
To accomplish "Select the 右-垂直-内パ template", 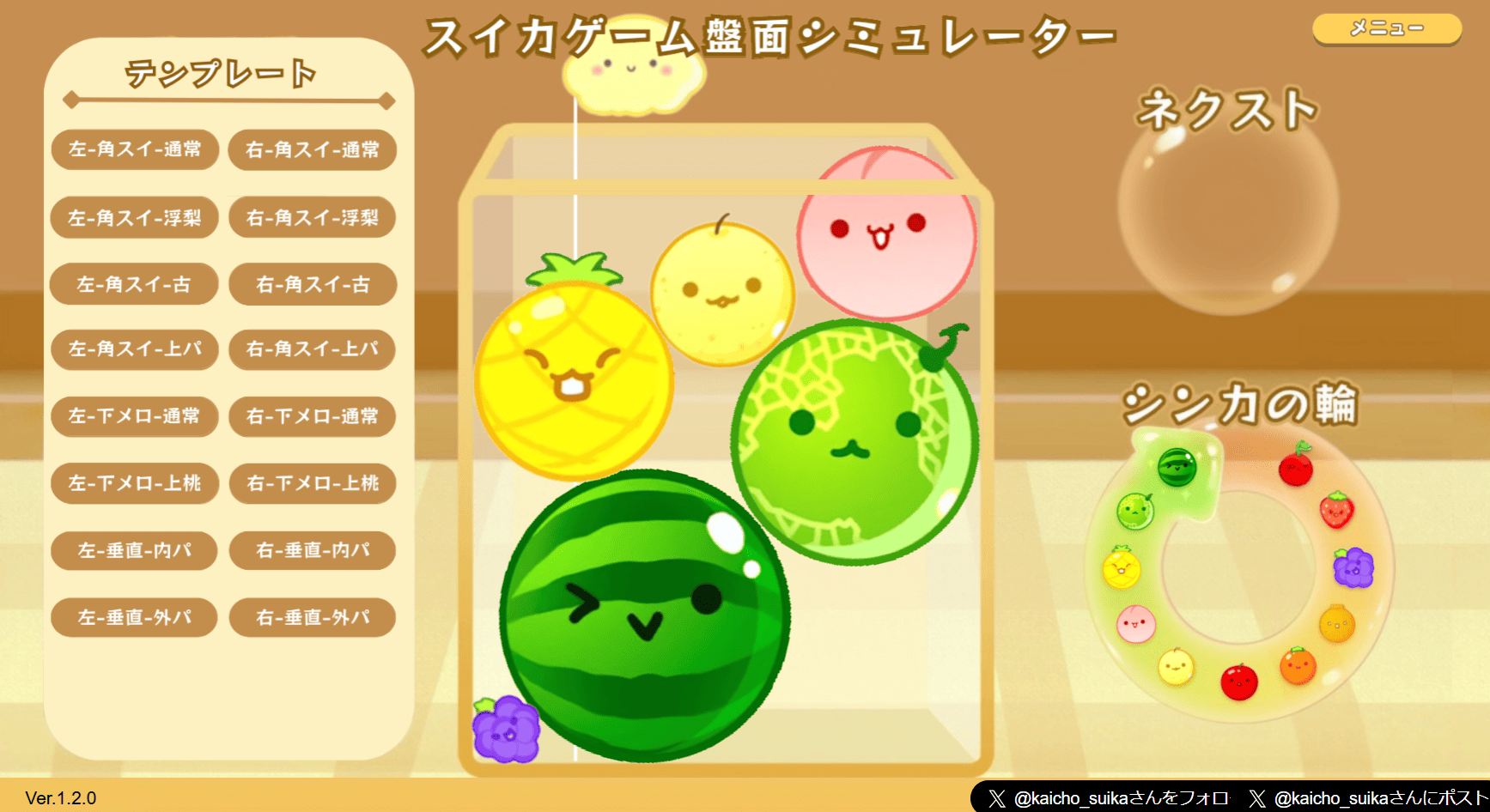I will pyautogui.click(x=311, y=550).
